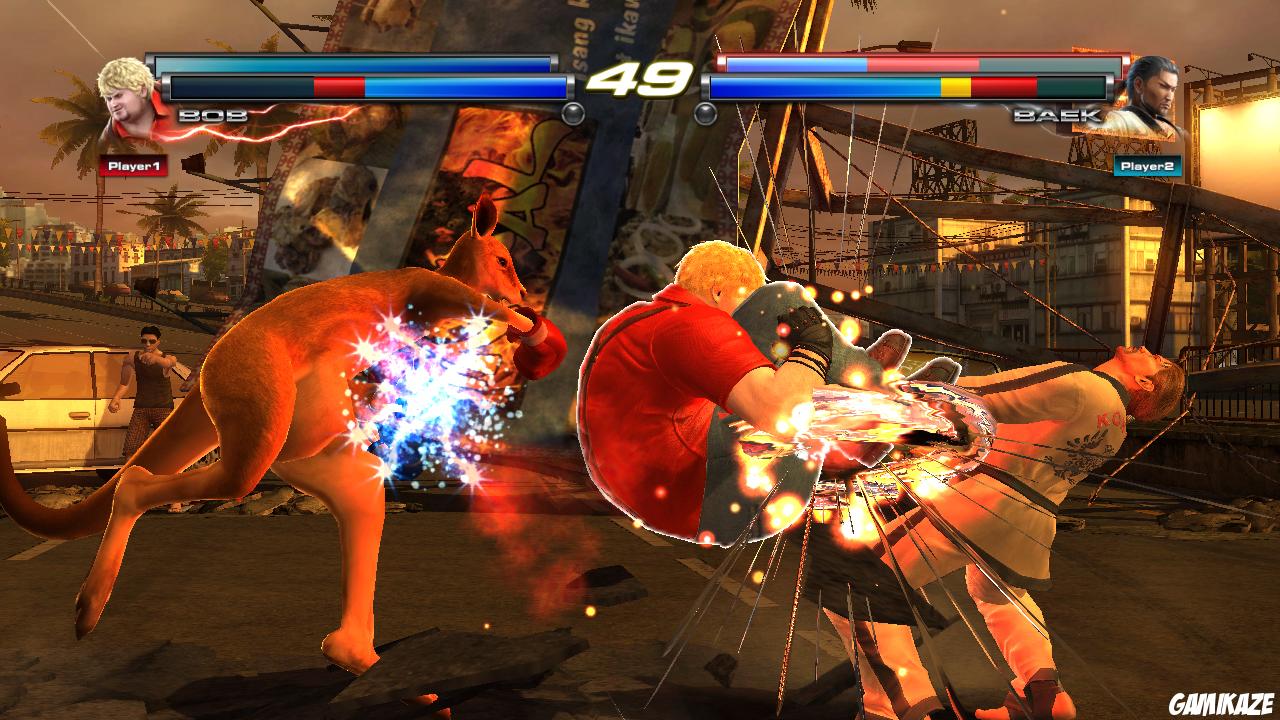Image resolution: width=1280 pixels, height=720 pixels.
Task: Click the Player2 blue tag badge
Action: click(1147, 166)
